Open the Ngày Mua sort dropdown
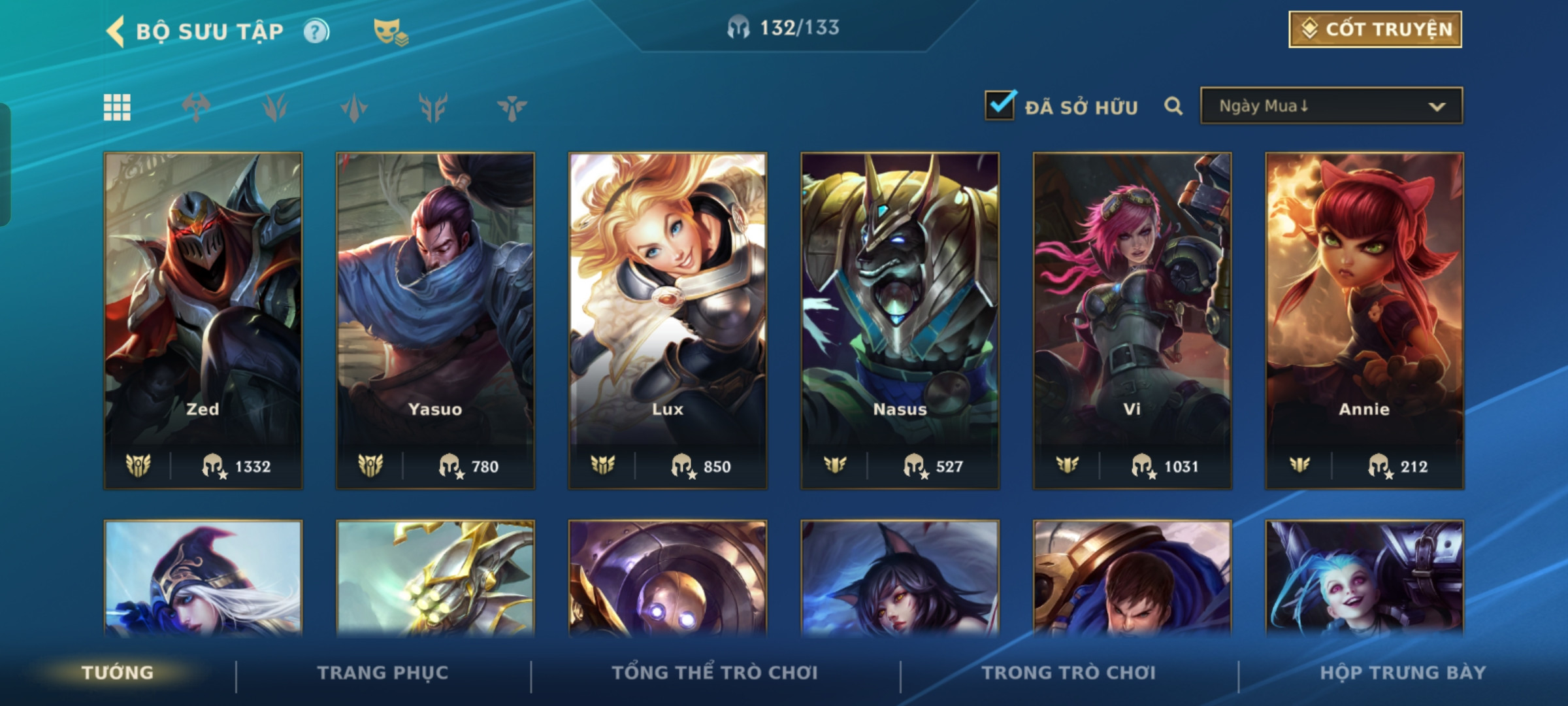This screenshot has width=1568, height=706. point(1331,106)
